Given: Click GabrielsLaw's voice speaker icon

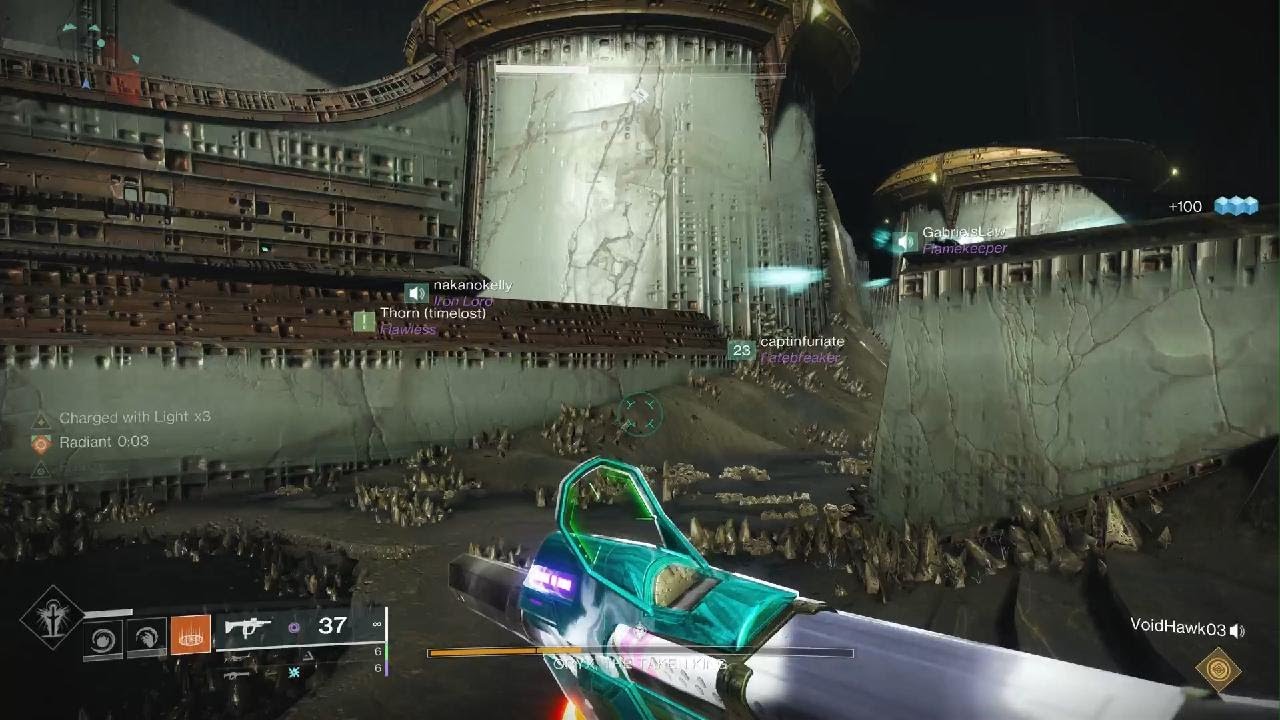Looking at the screenshot, I should [906, 241].
